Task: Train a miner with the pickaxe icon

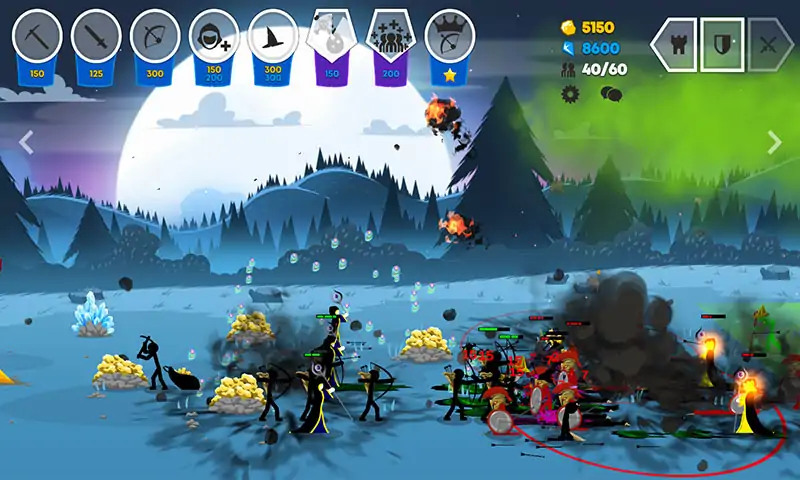Action: point(37,36)
